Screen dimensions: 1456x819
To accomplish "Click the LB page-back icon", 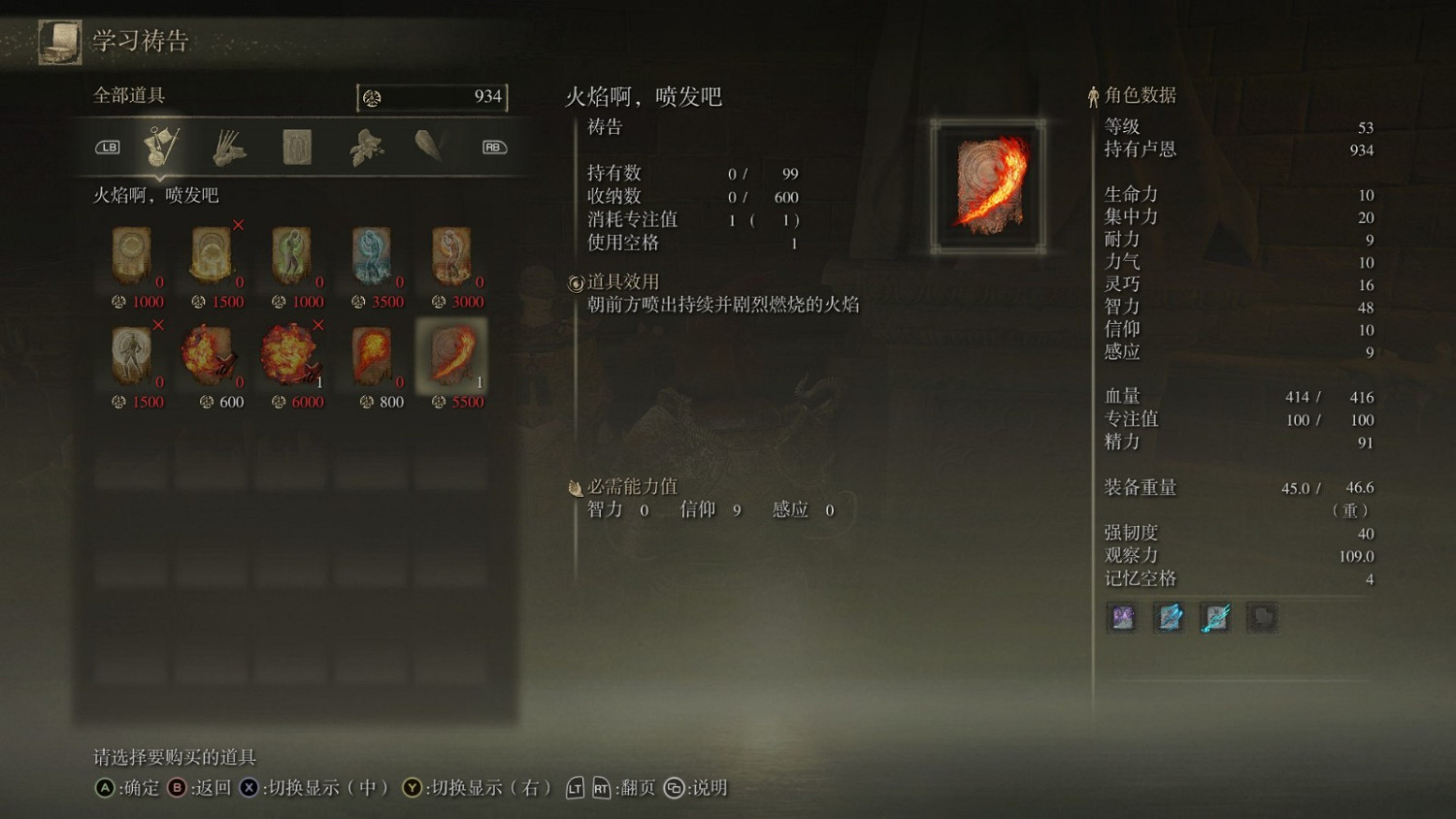I will click(109, 147).
